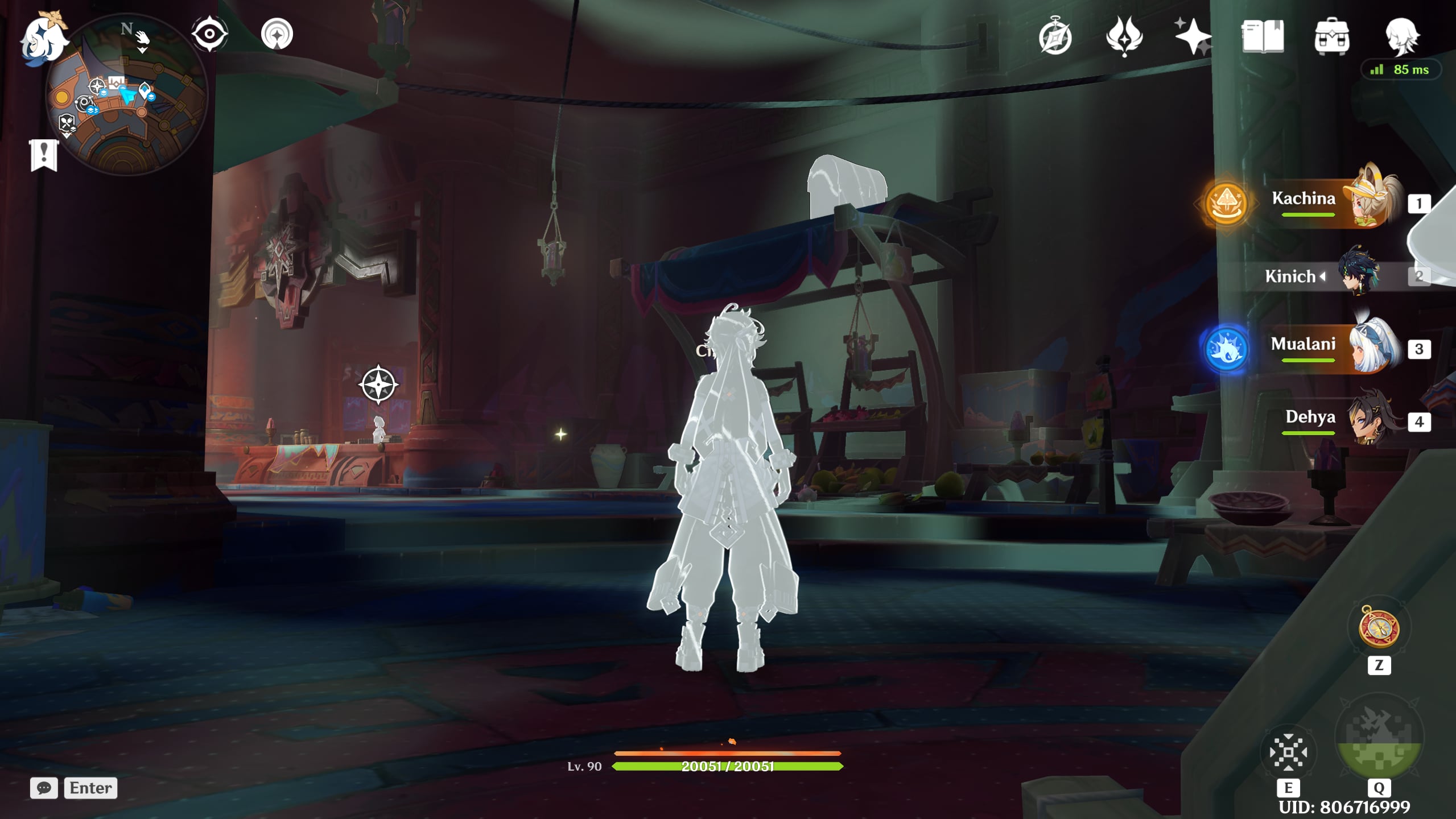Trigger Mualani's elemental burst icon
This screenshot has width=1456, height=819.
point(1227,348)
